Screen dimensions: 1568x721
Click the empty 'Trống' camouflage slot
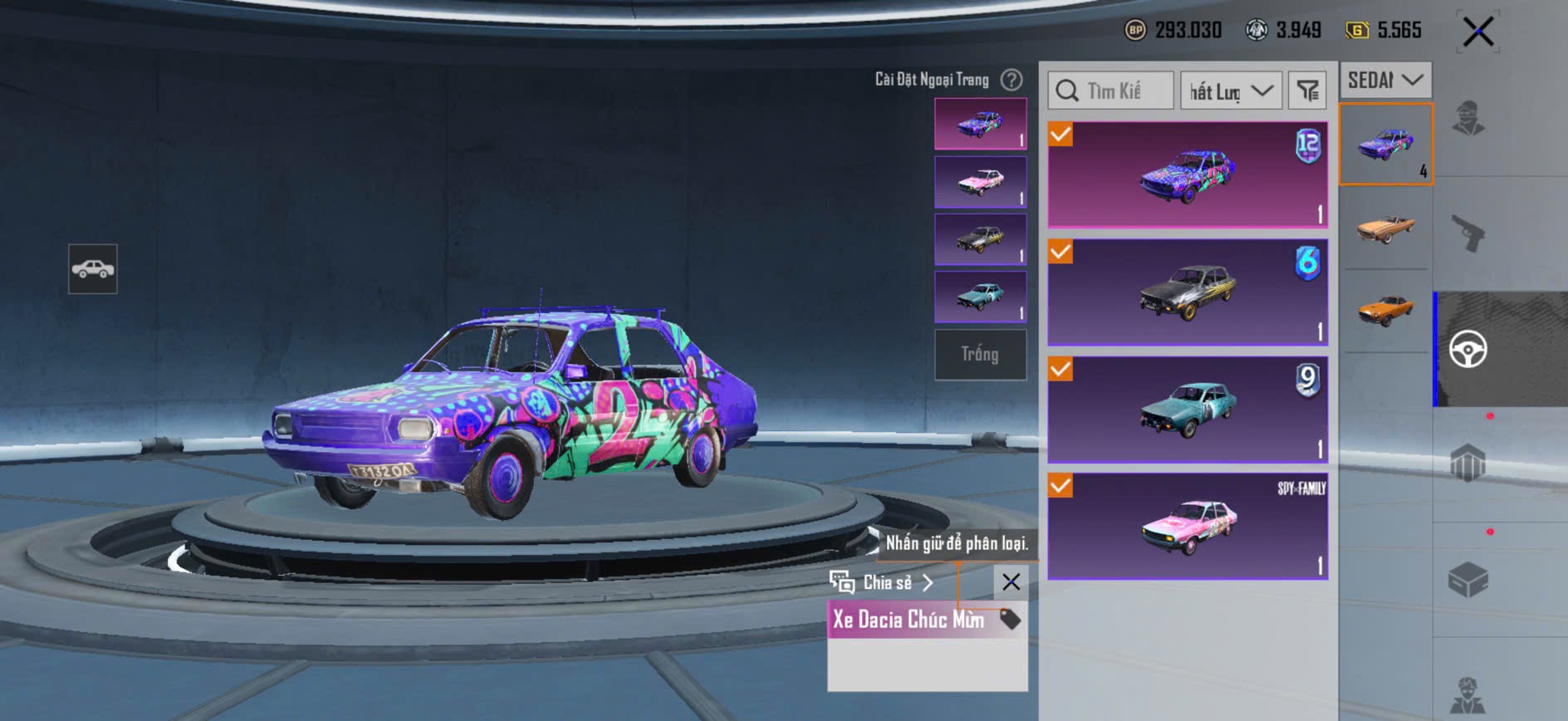click(980, 355)
